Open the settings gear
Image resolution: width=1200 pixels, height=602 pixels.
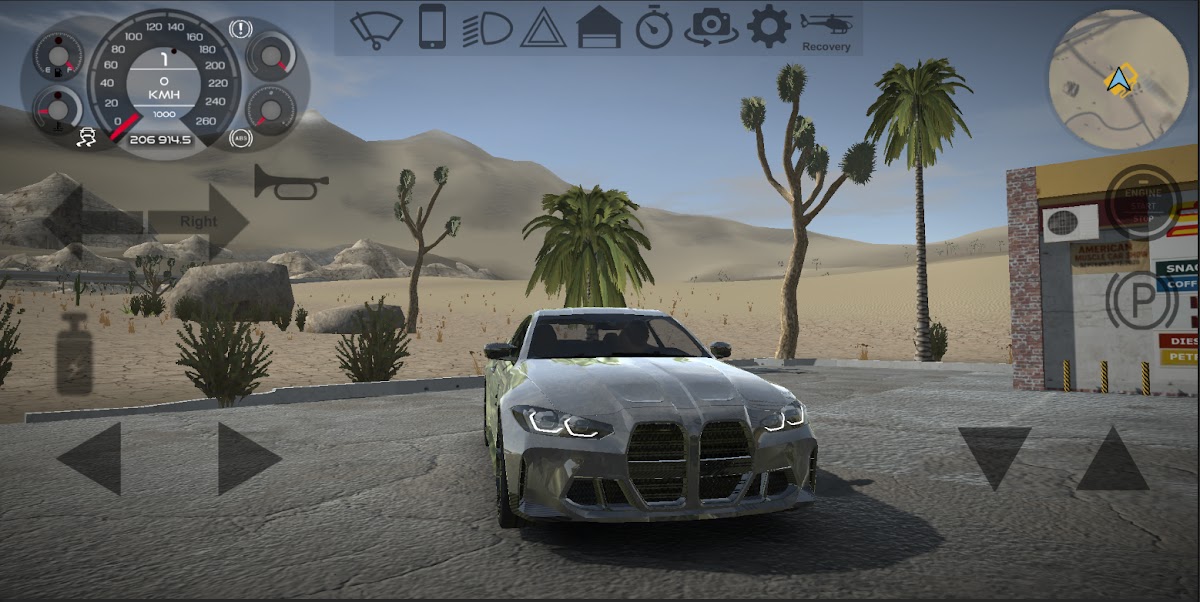click(768, 27)
